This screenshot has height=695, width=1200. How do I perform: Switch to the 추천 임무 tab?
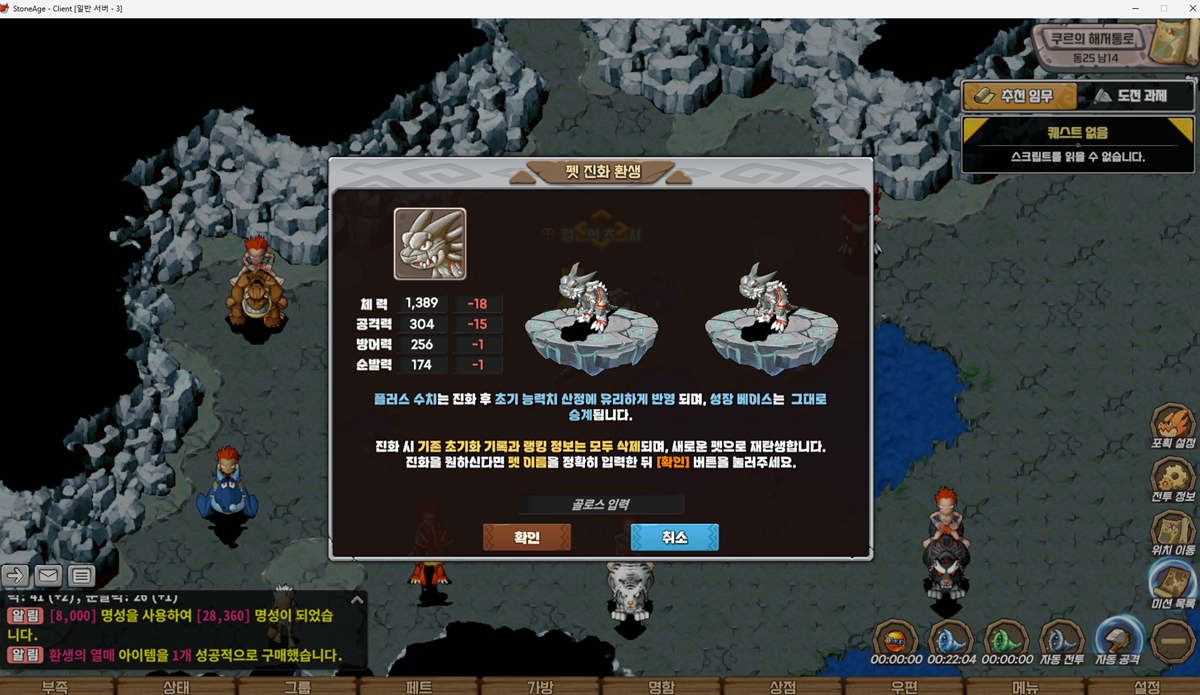1020,96
